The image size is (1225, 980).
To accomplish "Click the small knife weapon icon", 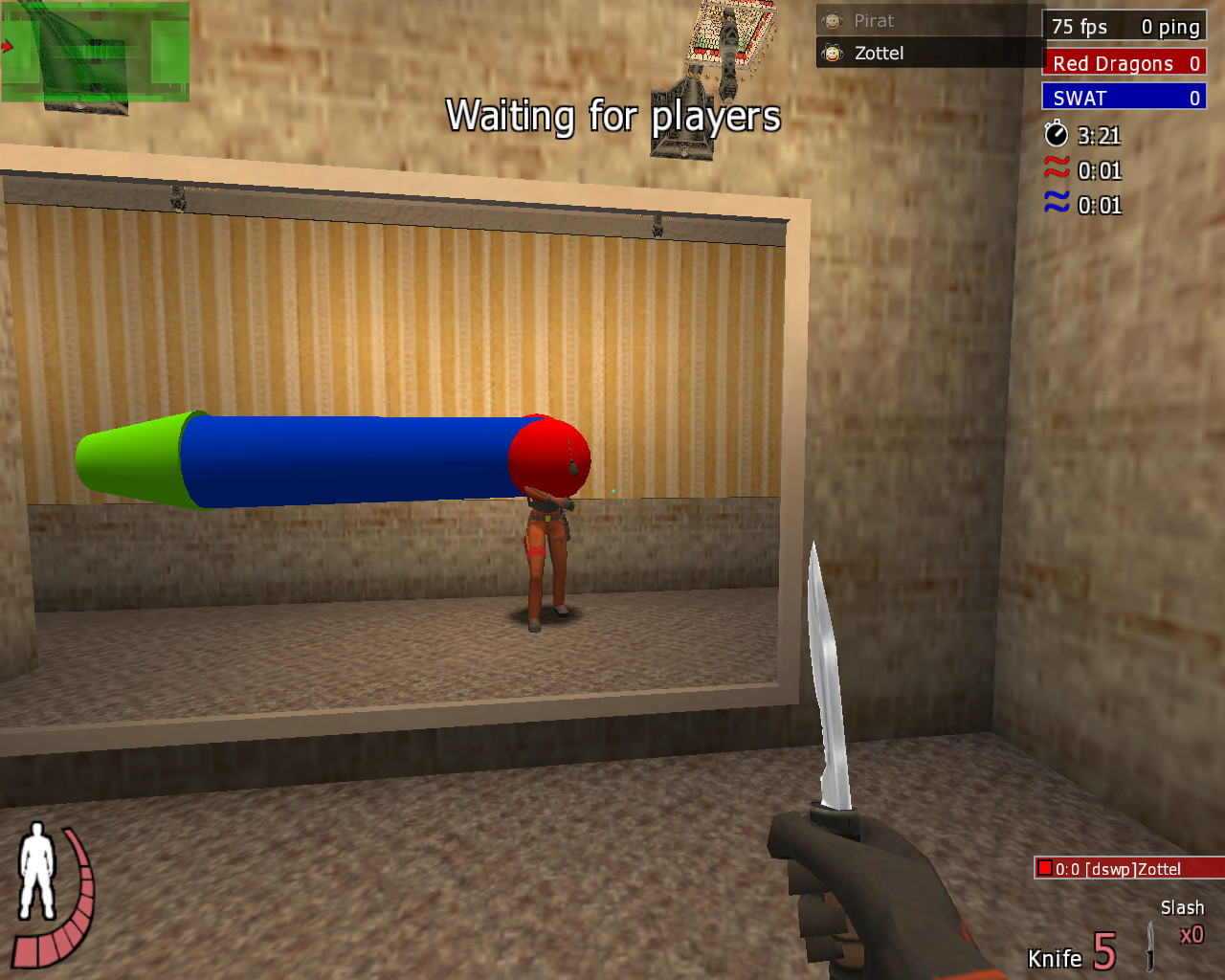I will pos(1149,946).
